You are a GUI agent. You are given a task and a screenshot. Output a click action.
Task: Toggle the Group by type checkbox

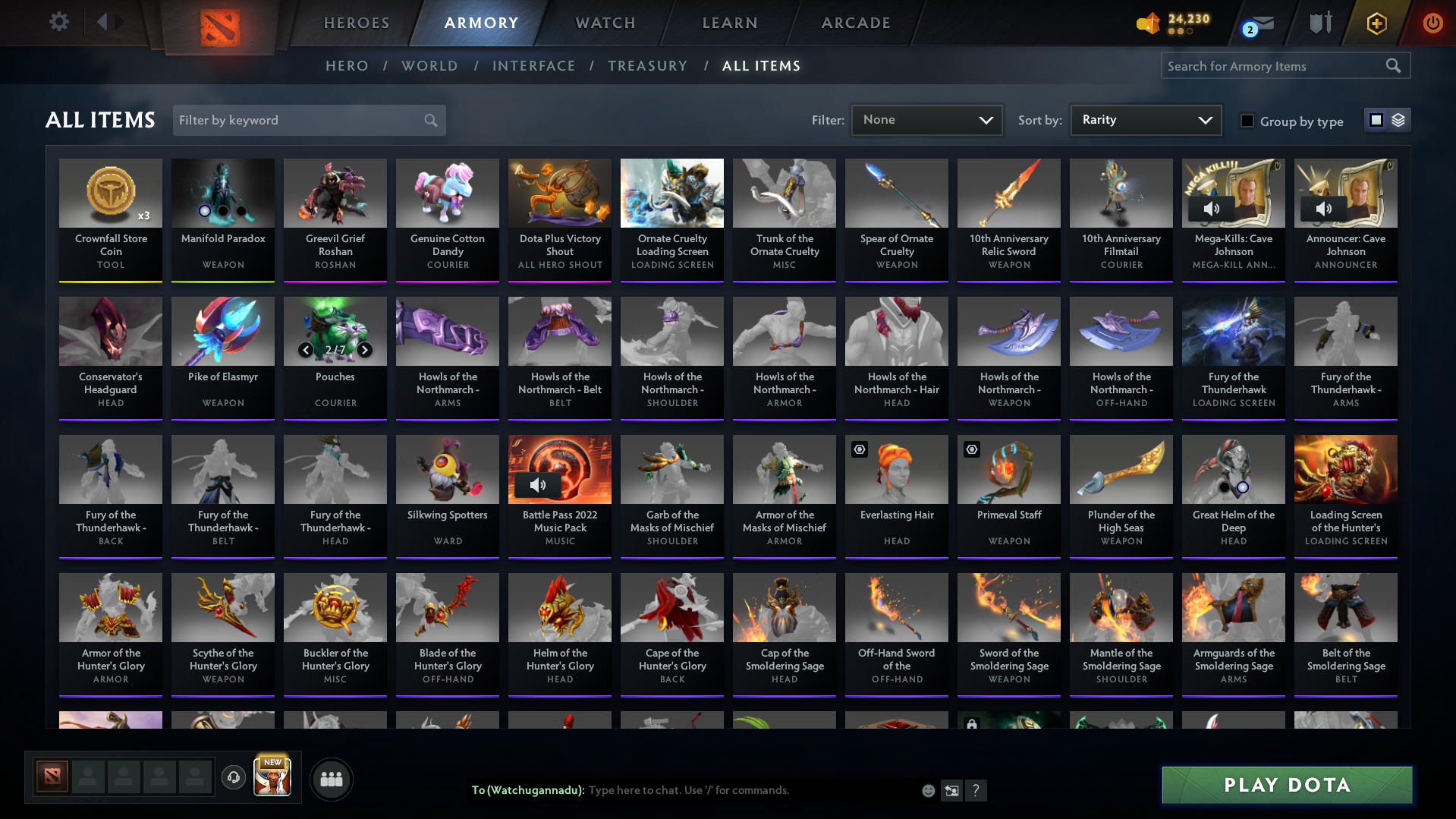pyautogui.click(x=1247, y=120)
